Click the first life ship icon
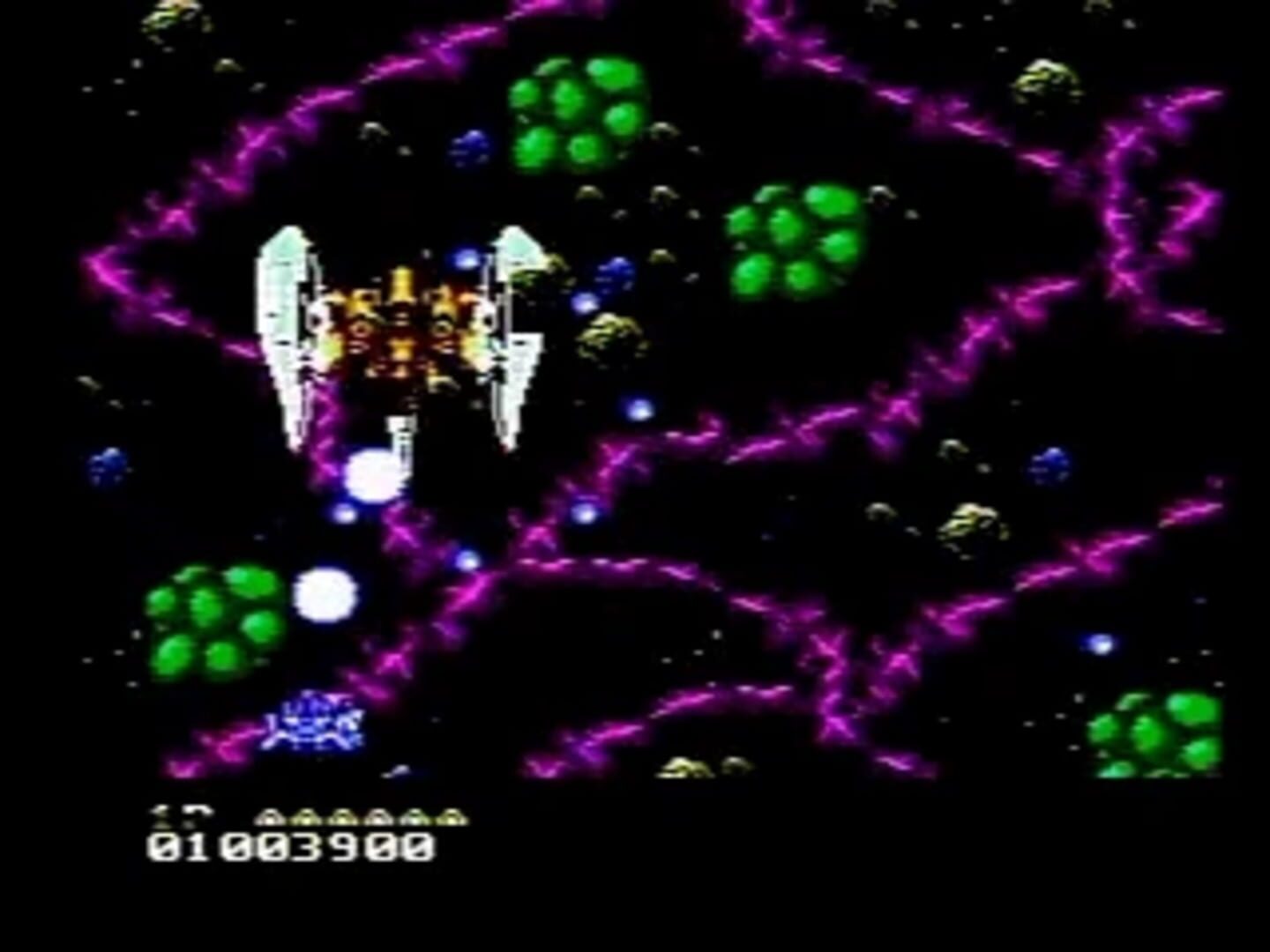The image size is (1270, 952). coord(271,817)
